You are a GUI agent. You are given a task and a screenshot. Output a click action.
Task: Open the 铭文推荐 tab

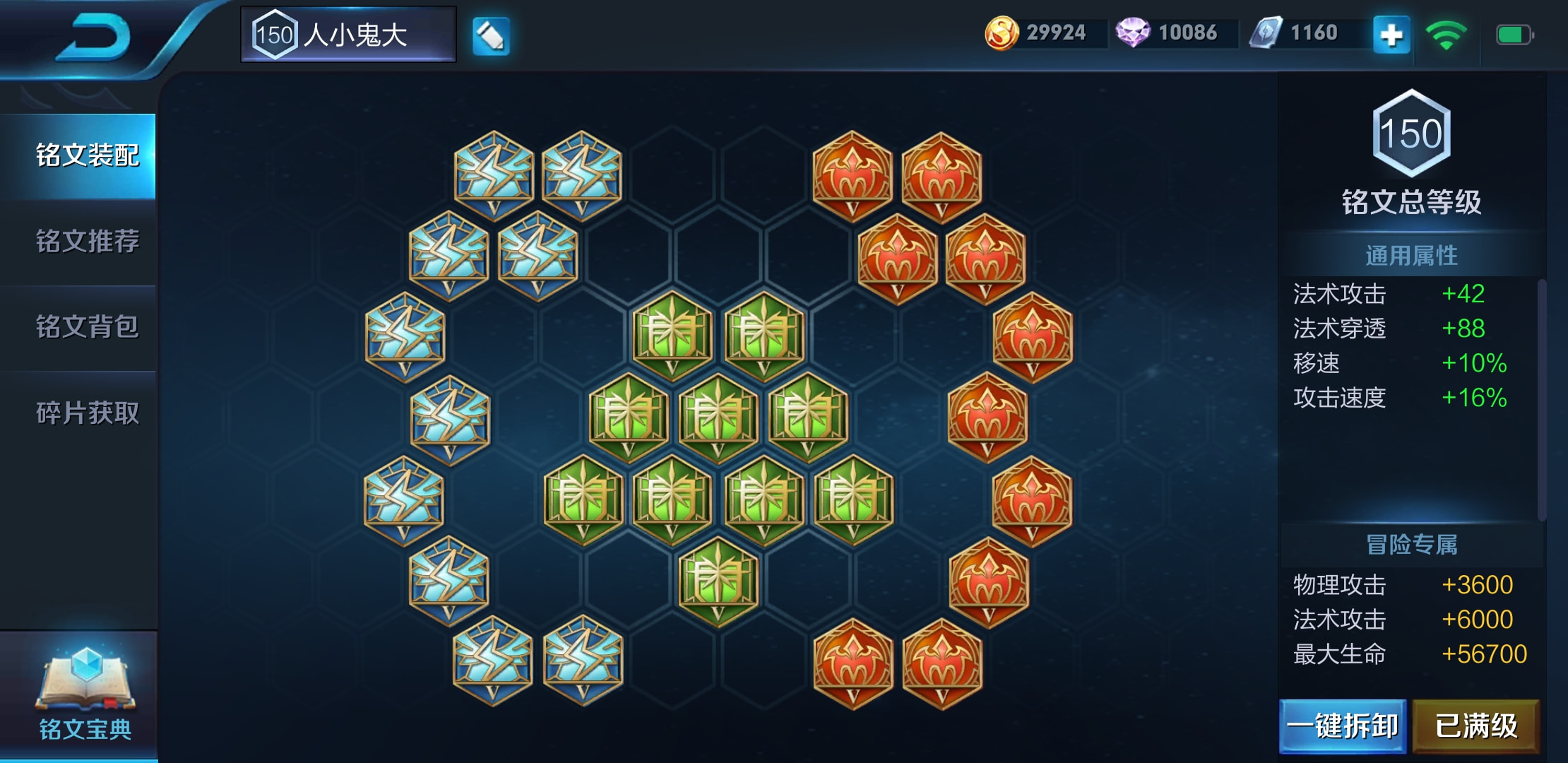pyautogui.click(x=86, y=242)
